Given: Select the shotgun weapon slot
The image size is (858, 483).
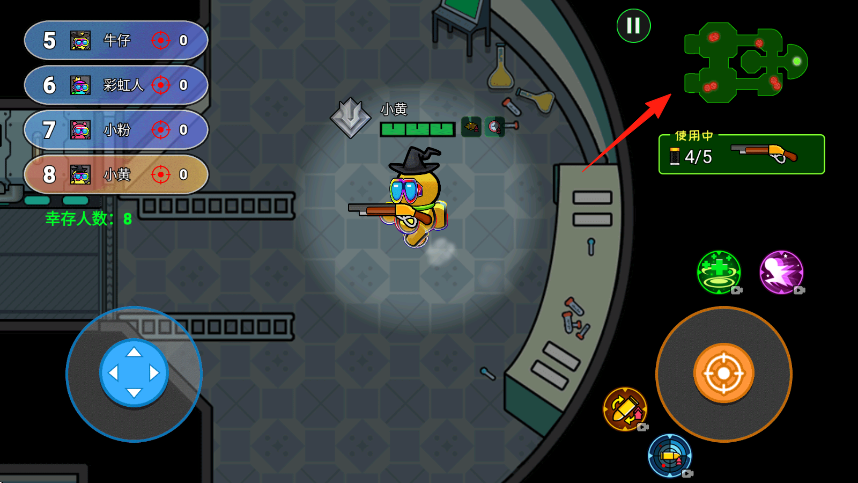Looking at the screenshot, I should click(x=742, y=154).
